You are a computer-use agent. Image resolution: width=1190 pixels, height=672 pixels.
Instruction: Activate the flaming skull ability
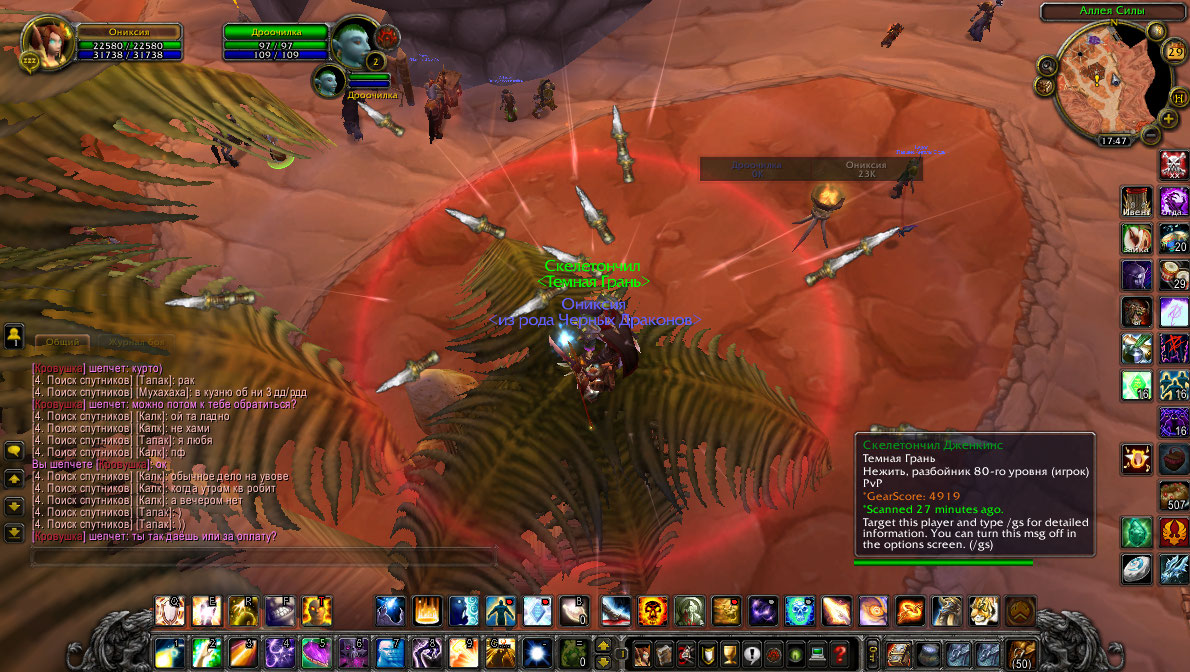[x=654, y=610]
